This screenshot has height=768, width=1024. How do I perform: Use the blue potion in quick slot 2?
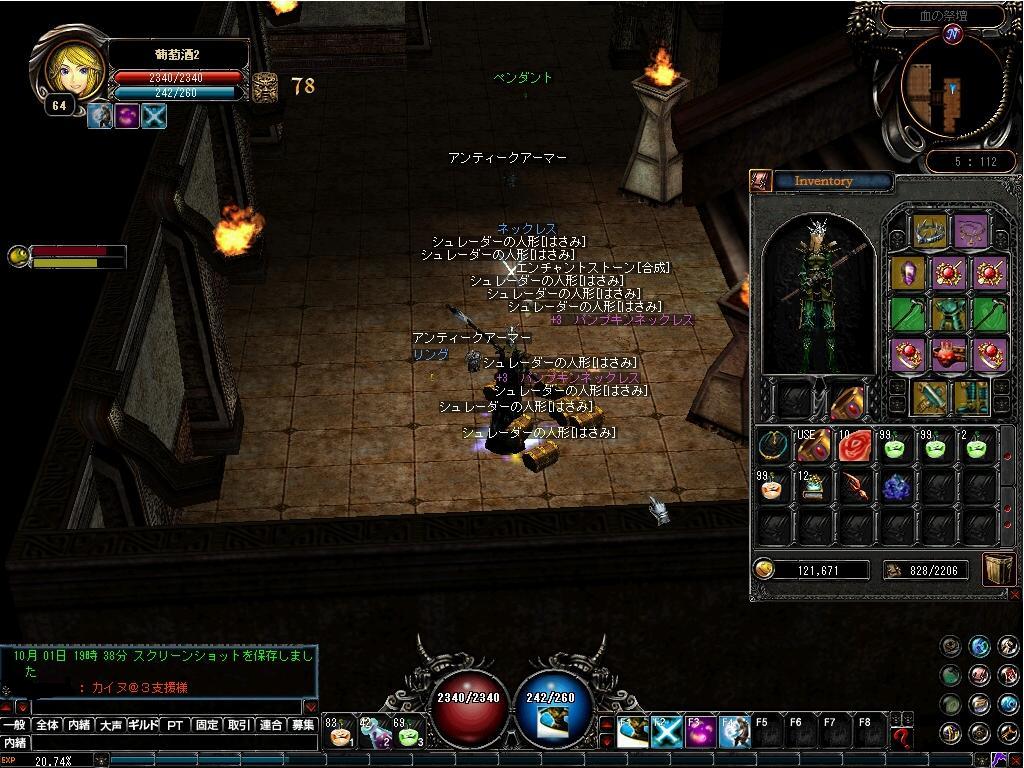coord(375,734)
